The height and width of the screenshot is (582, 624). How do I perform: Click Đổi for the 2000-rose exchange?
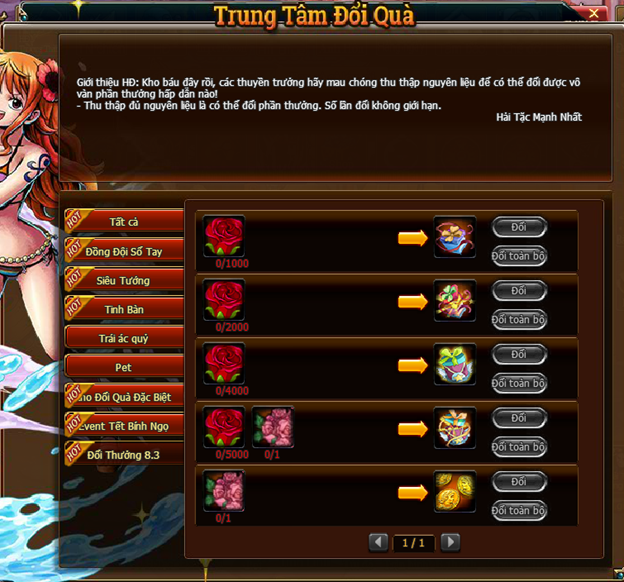click(x=519, y=291)
